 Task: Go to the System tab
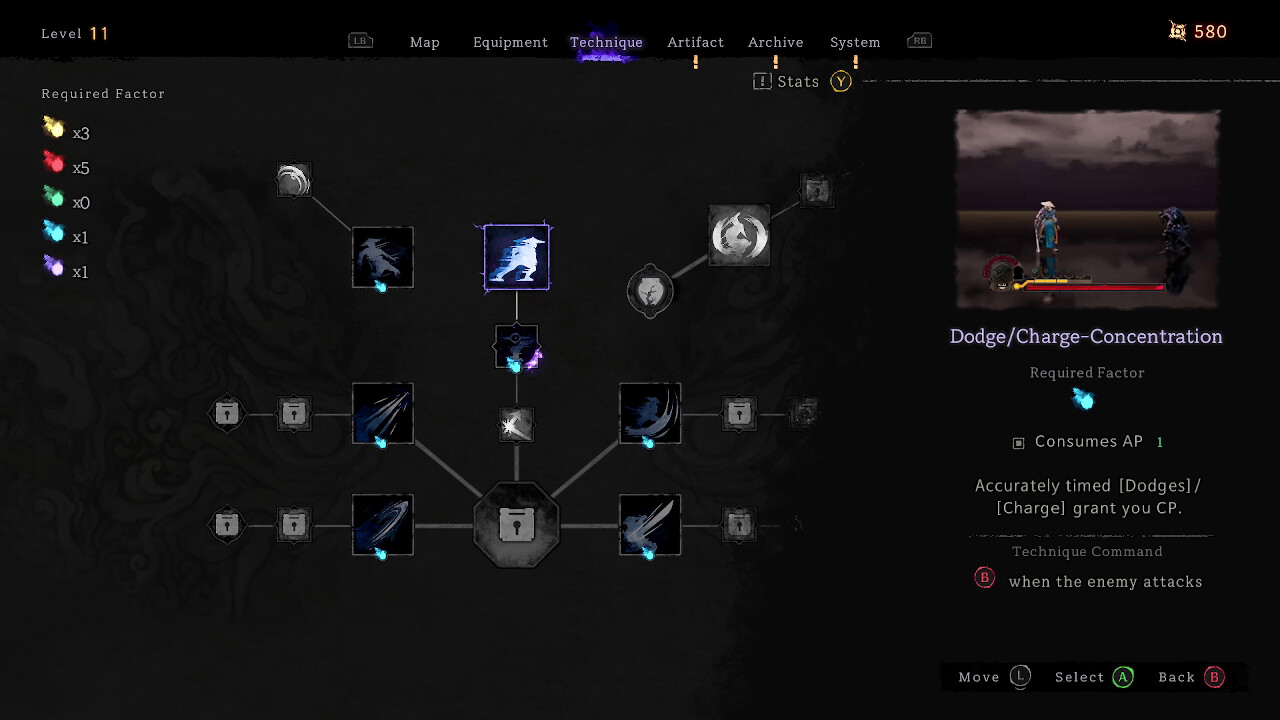pyautogui.click(x=855, y=42)
